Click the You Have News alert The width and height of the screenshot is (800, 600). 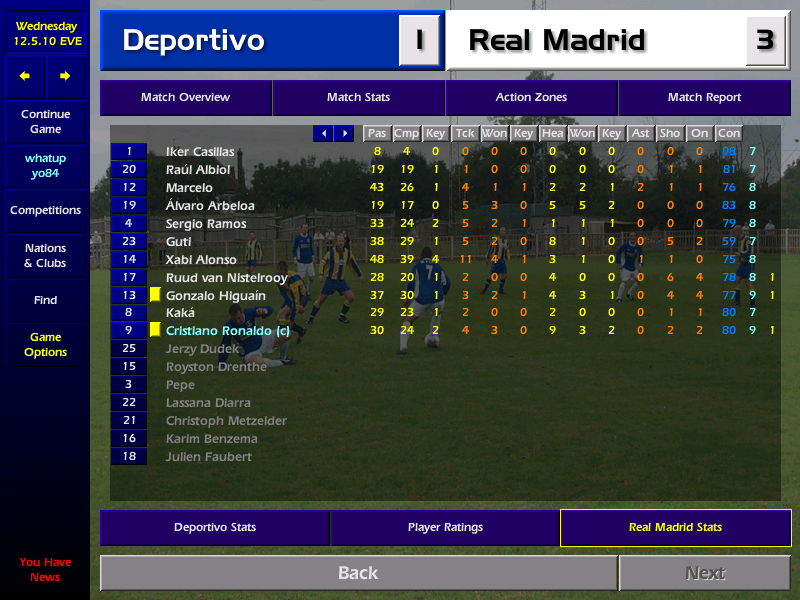tap(45, 570)
